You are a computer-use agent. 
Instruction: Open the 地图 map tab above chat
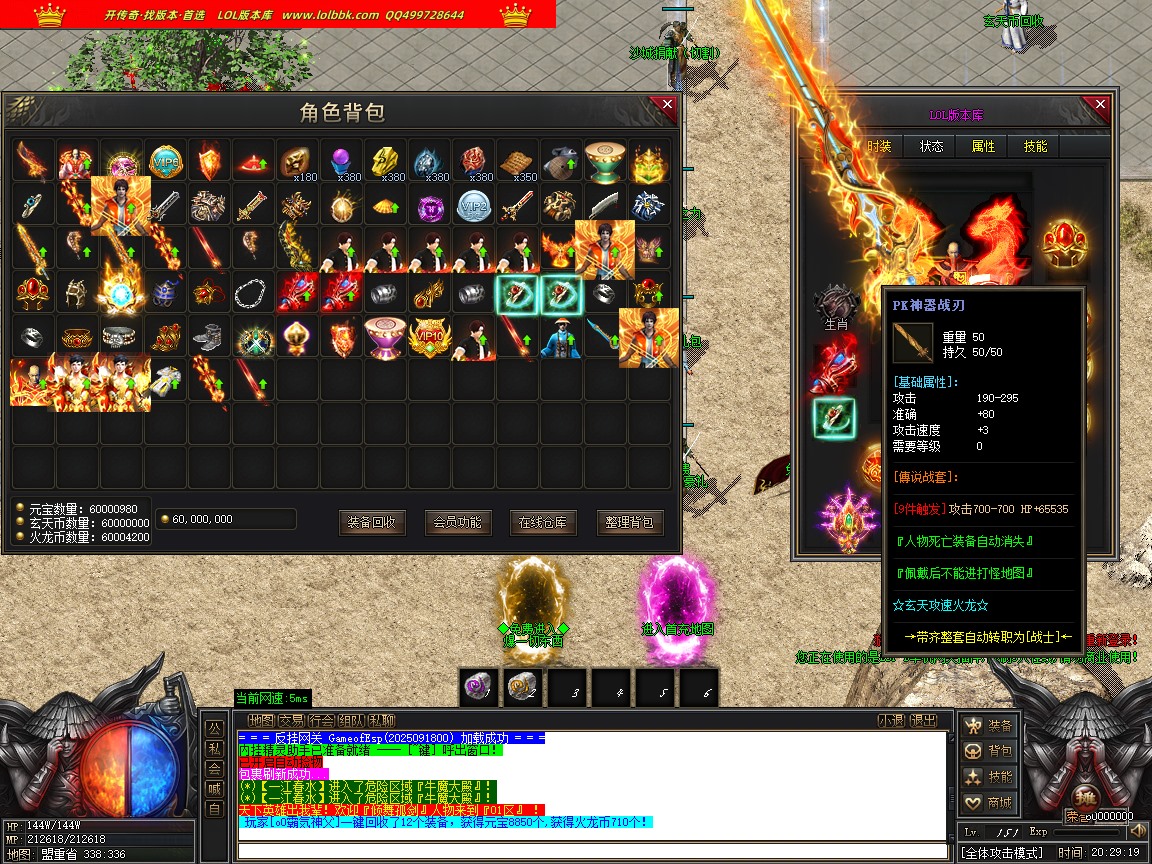click(x=261, y=720)
